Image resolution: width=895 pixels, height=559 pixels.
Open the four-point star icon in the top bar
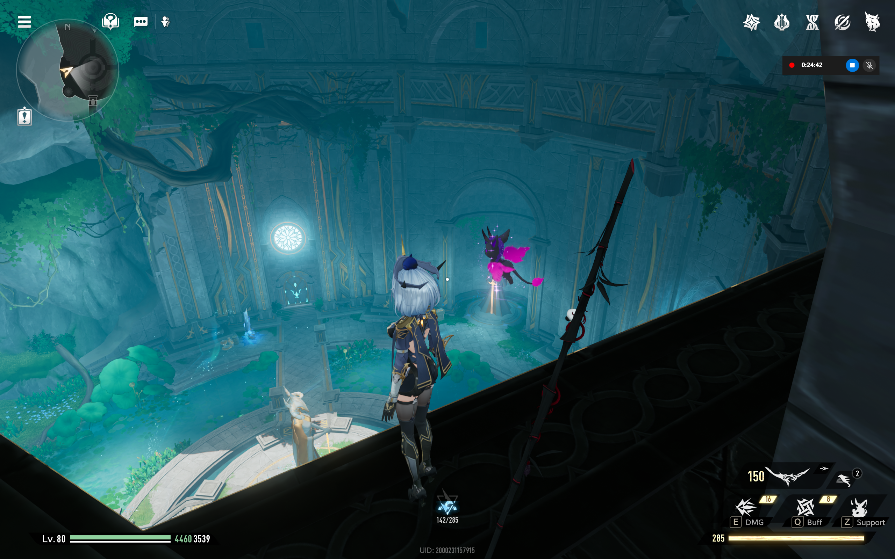[x=751, y=22]
